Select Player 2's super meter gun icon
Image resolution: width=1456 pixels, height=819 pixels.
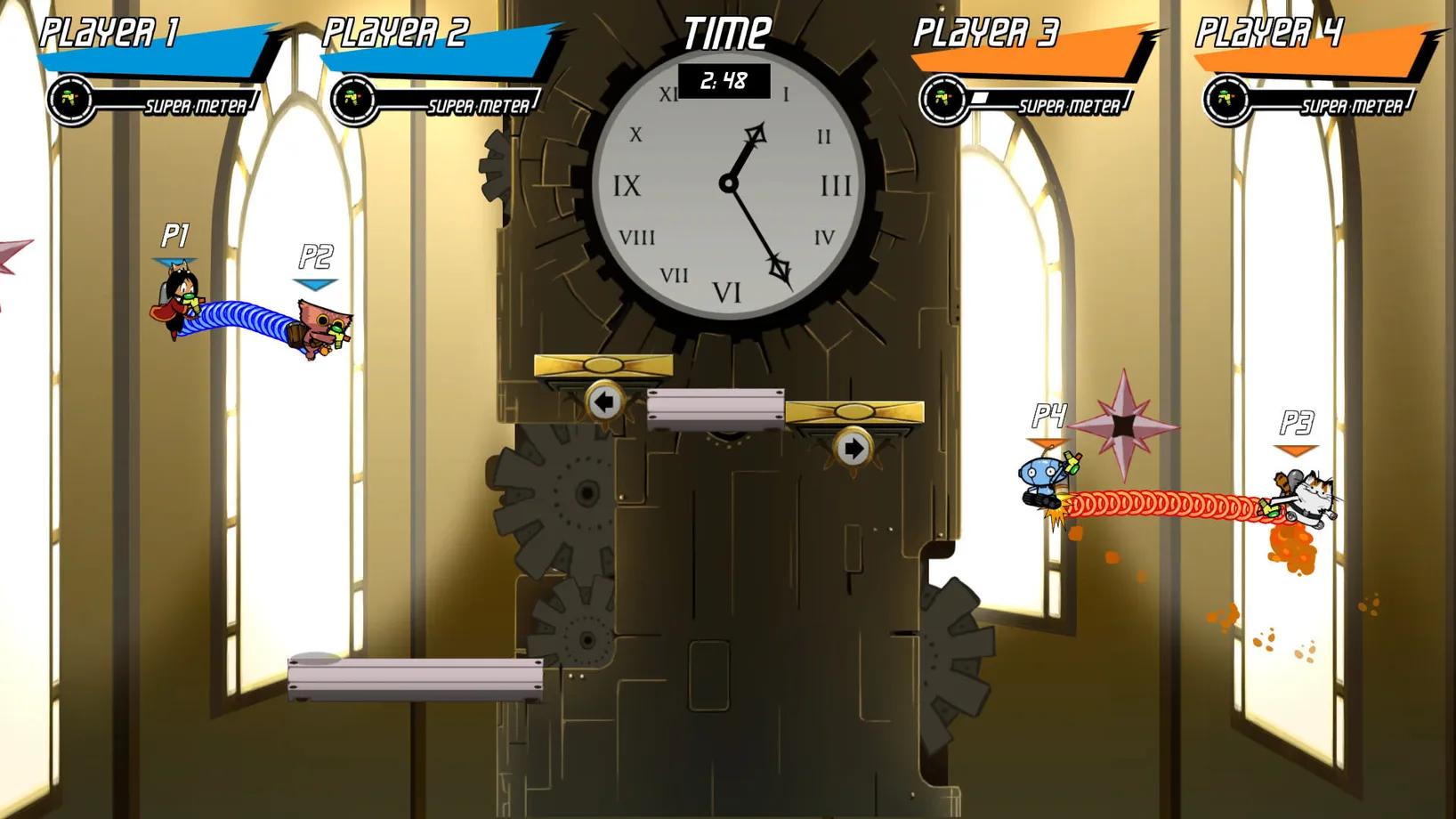[353, 98]
